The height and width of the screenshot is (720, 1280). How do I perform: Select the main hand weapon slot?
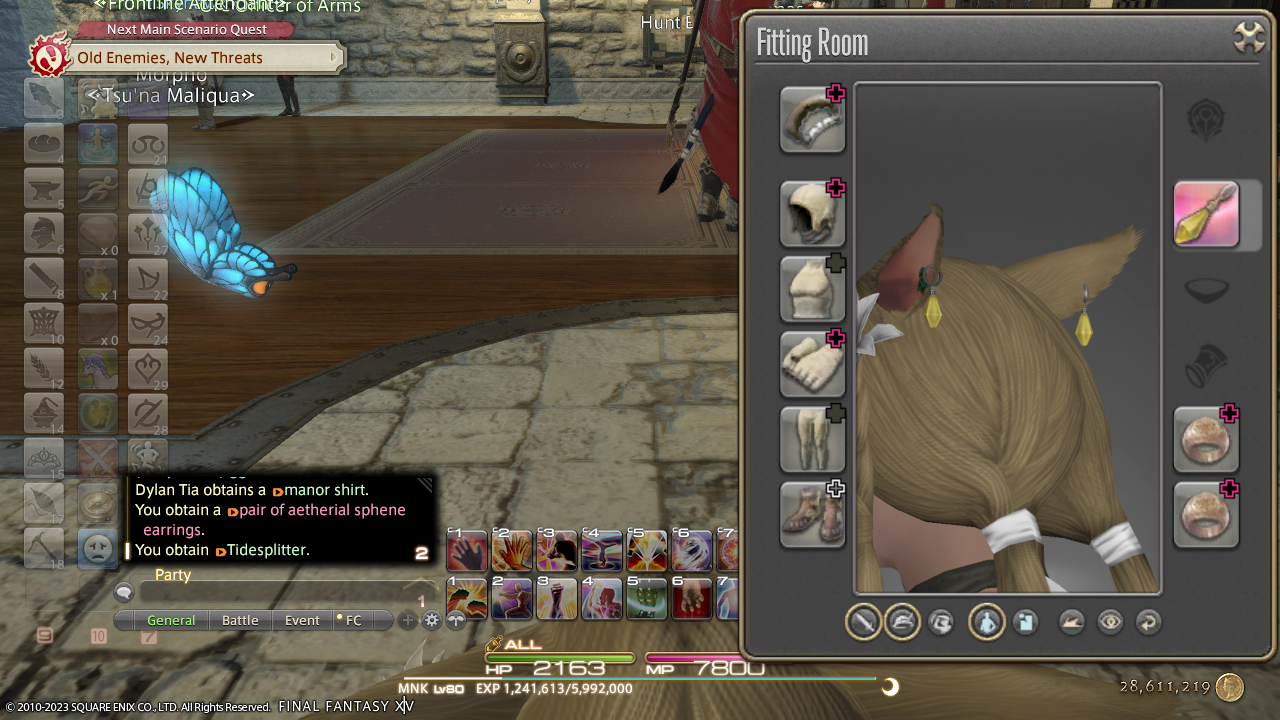coord(812,119)
